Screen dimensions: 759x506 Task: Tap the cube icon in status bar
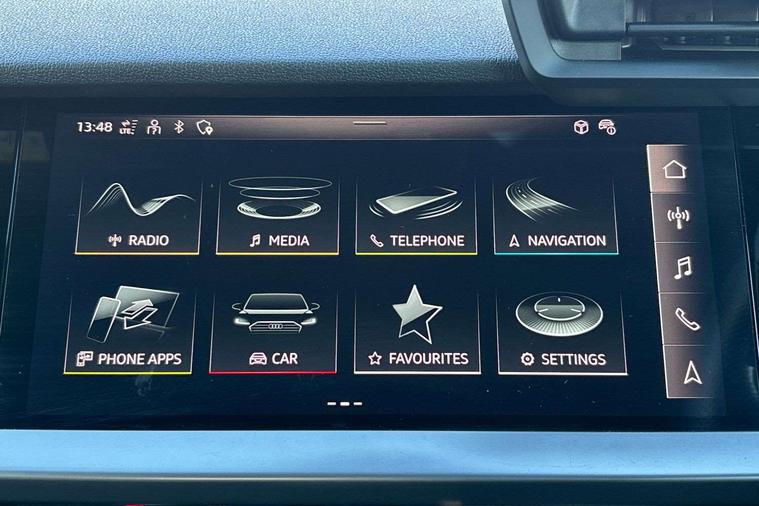click(x=580, y=127)
